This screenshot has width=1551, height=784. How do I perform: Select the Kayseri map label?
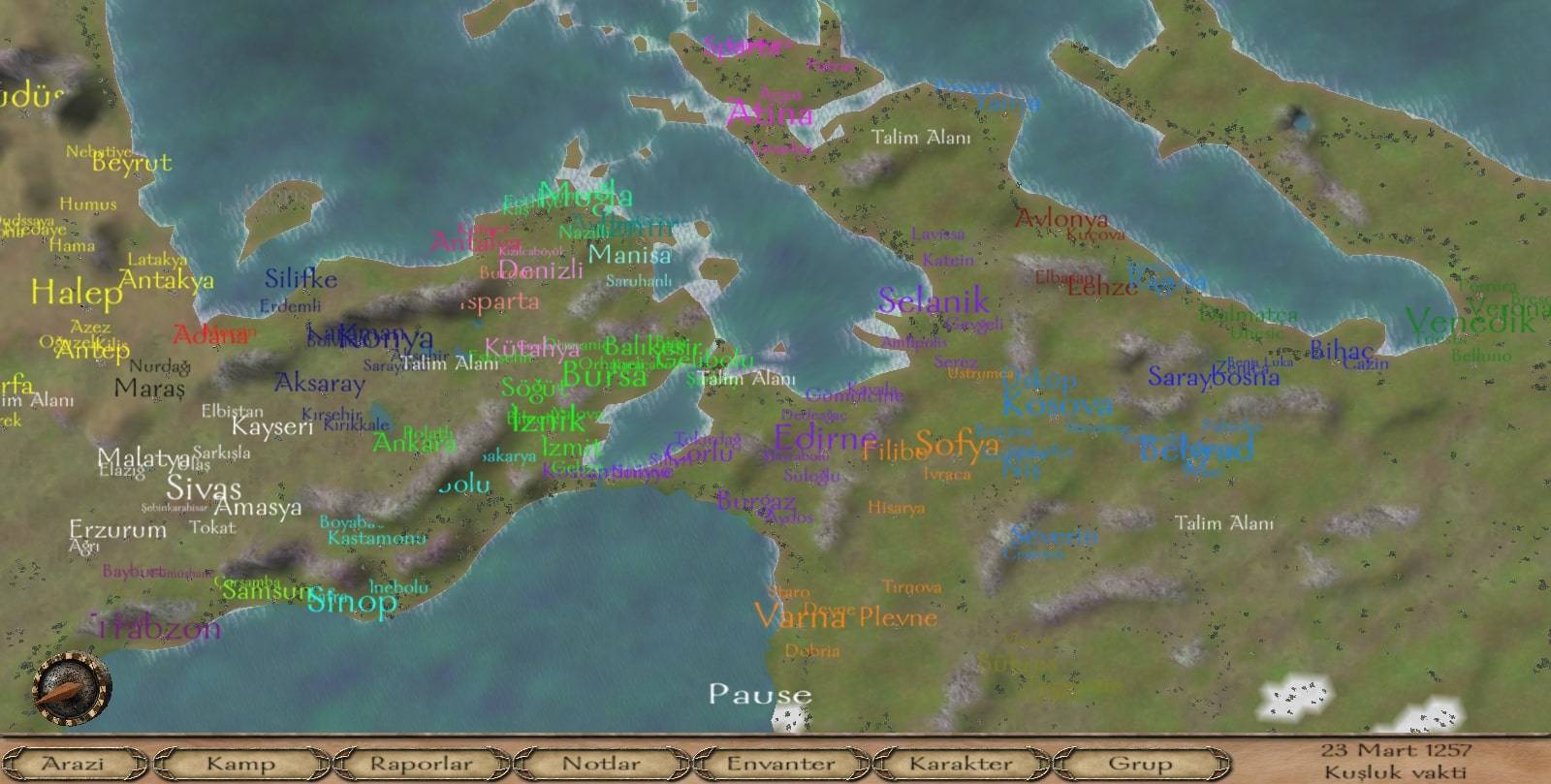point(271,426)
